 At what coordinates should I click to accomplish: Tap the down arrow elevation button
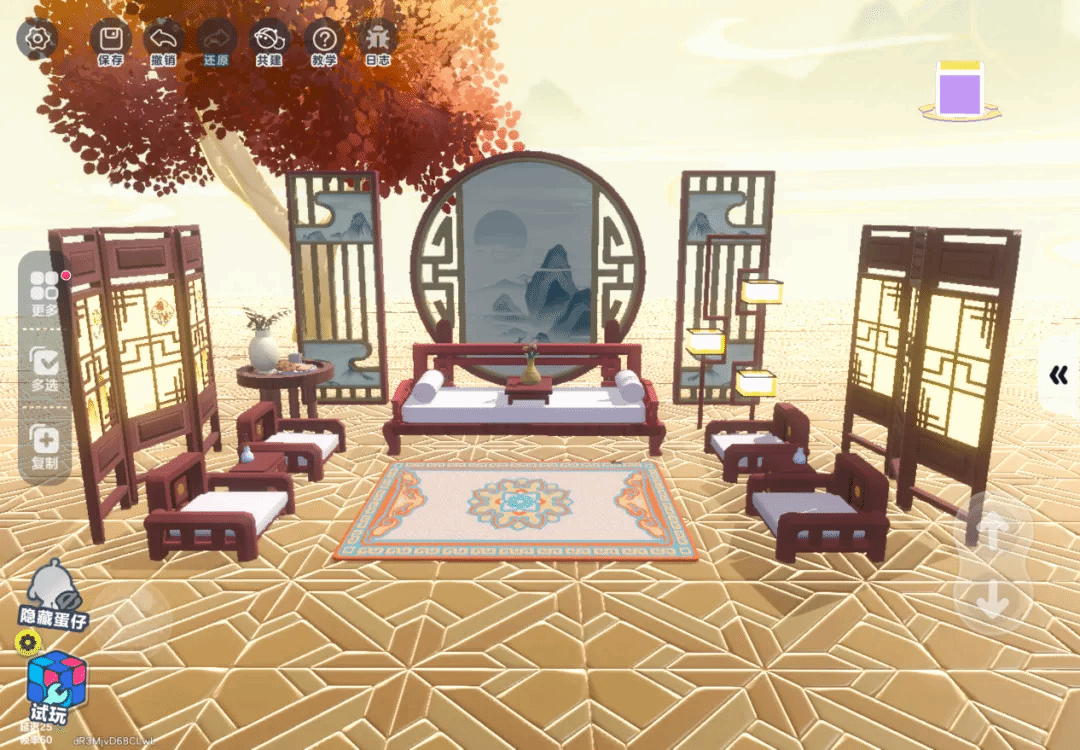(x=991, y=600)
